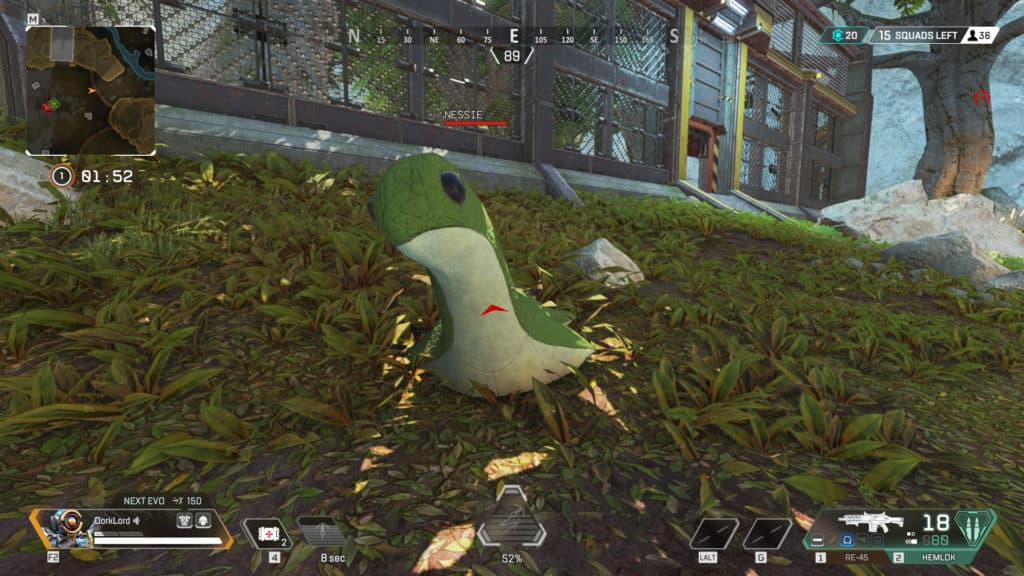Select the health kit item slot
Viewport: 1024px width, 576px height.
(265, 533)
